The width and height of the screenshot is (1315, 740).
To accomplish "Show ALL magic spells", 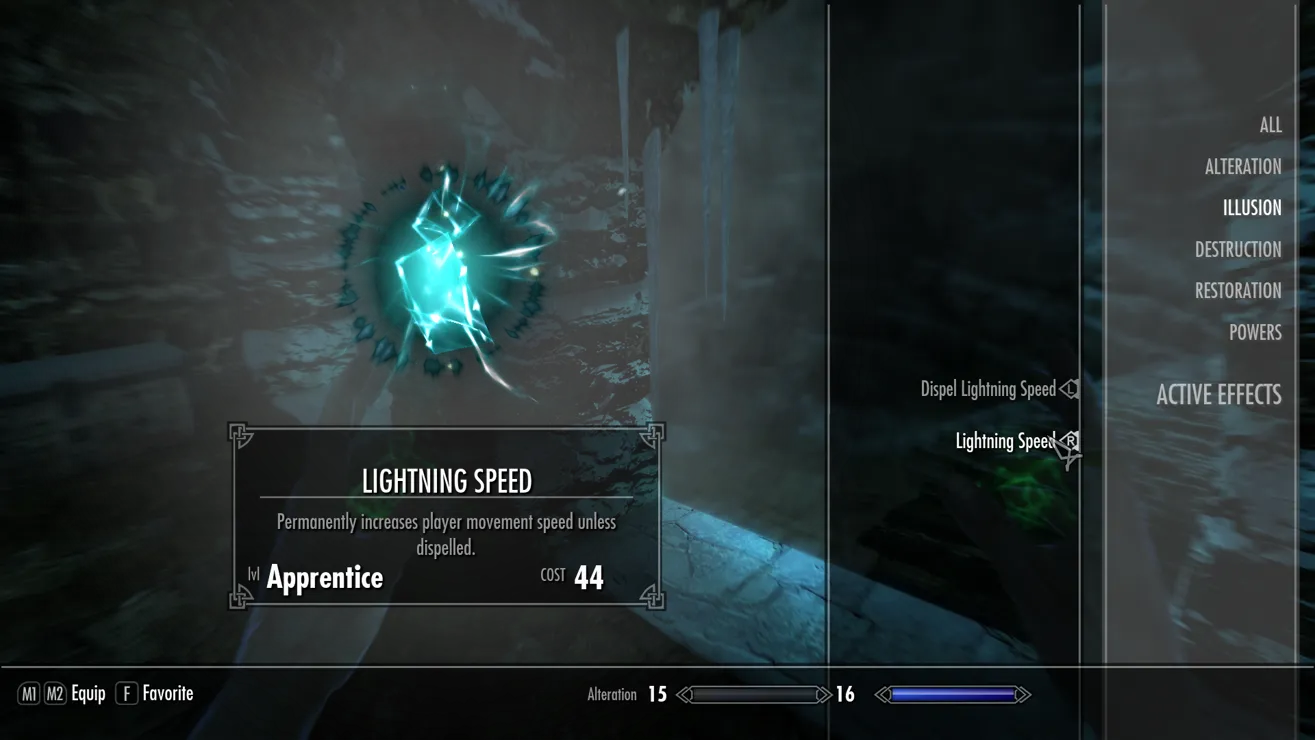I will [x=1270, y=125].
